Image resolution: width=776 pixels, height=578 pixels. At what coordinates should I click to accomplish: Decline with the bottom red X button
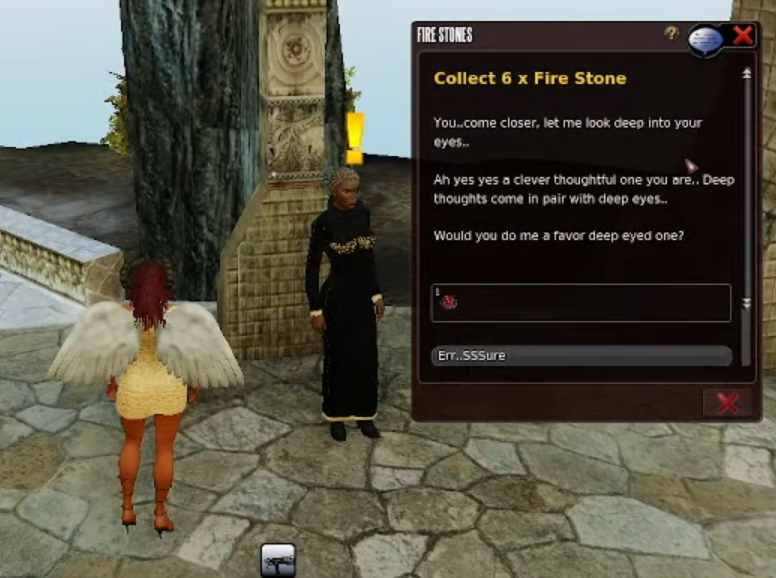coord(727,403)
